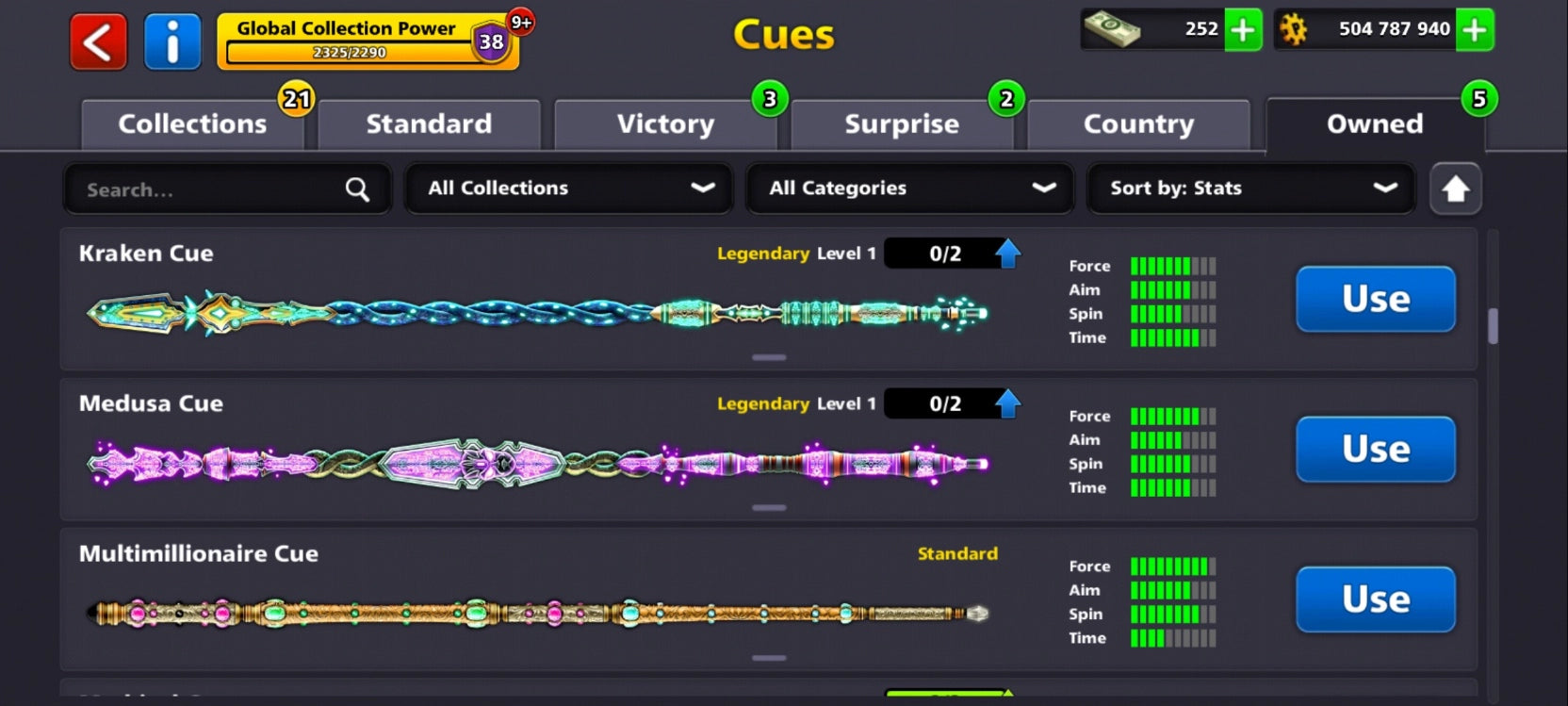The width and height of the screenshot is (1568, 706).
Task: Click the search magnifier icon
Action: click(x=356, y=189)
